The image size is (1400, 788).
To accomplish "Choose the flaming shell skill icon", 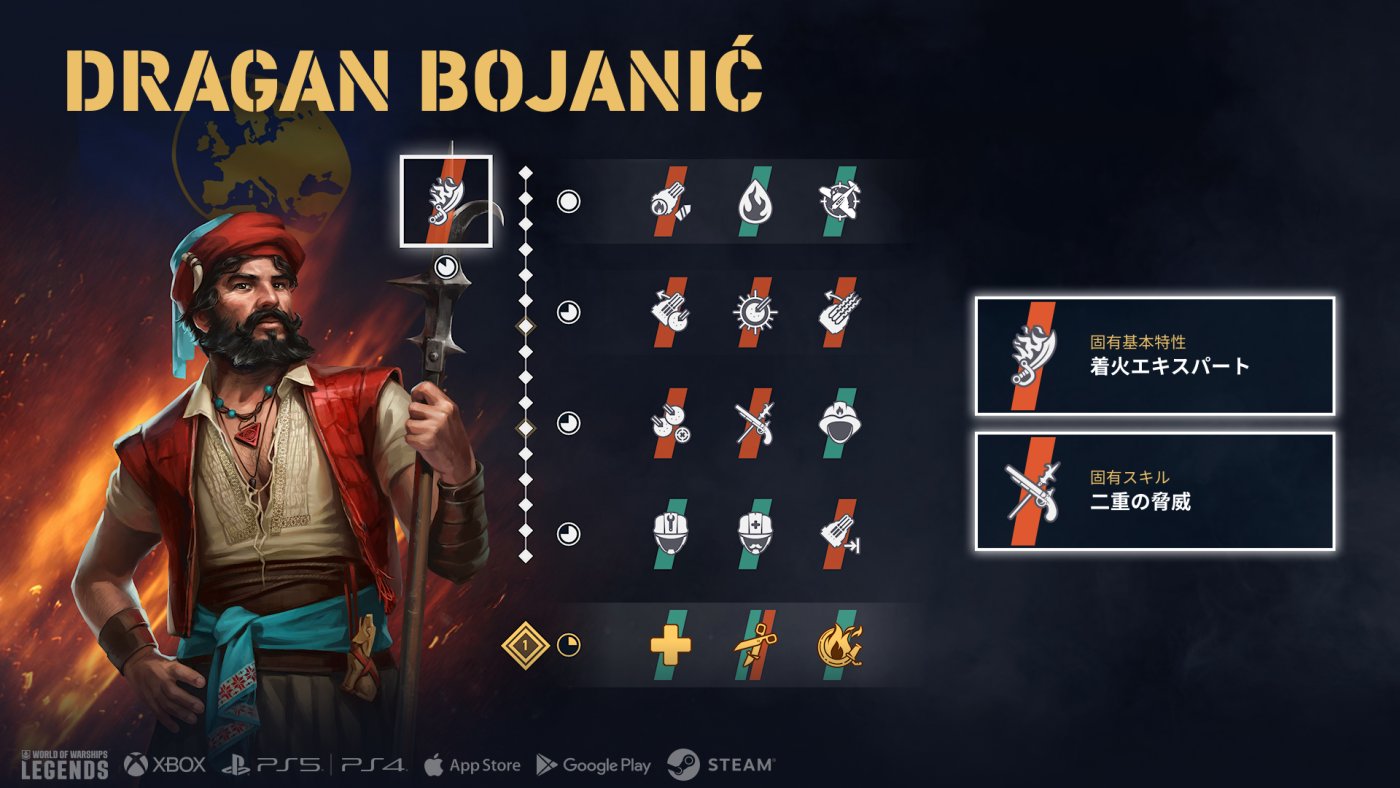I will (x=670, y=202).
